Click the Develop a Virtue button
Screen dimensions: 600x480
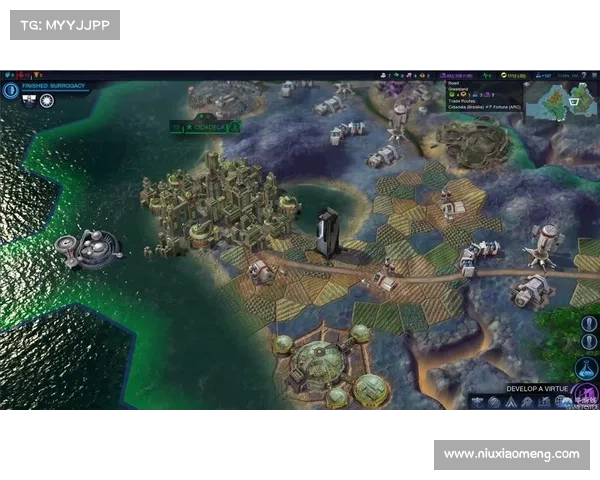(x=538, y=387)
